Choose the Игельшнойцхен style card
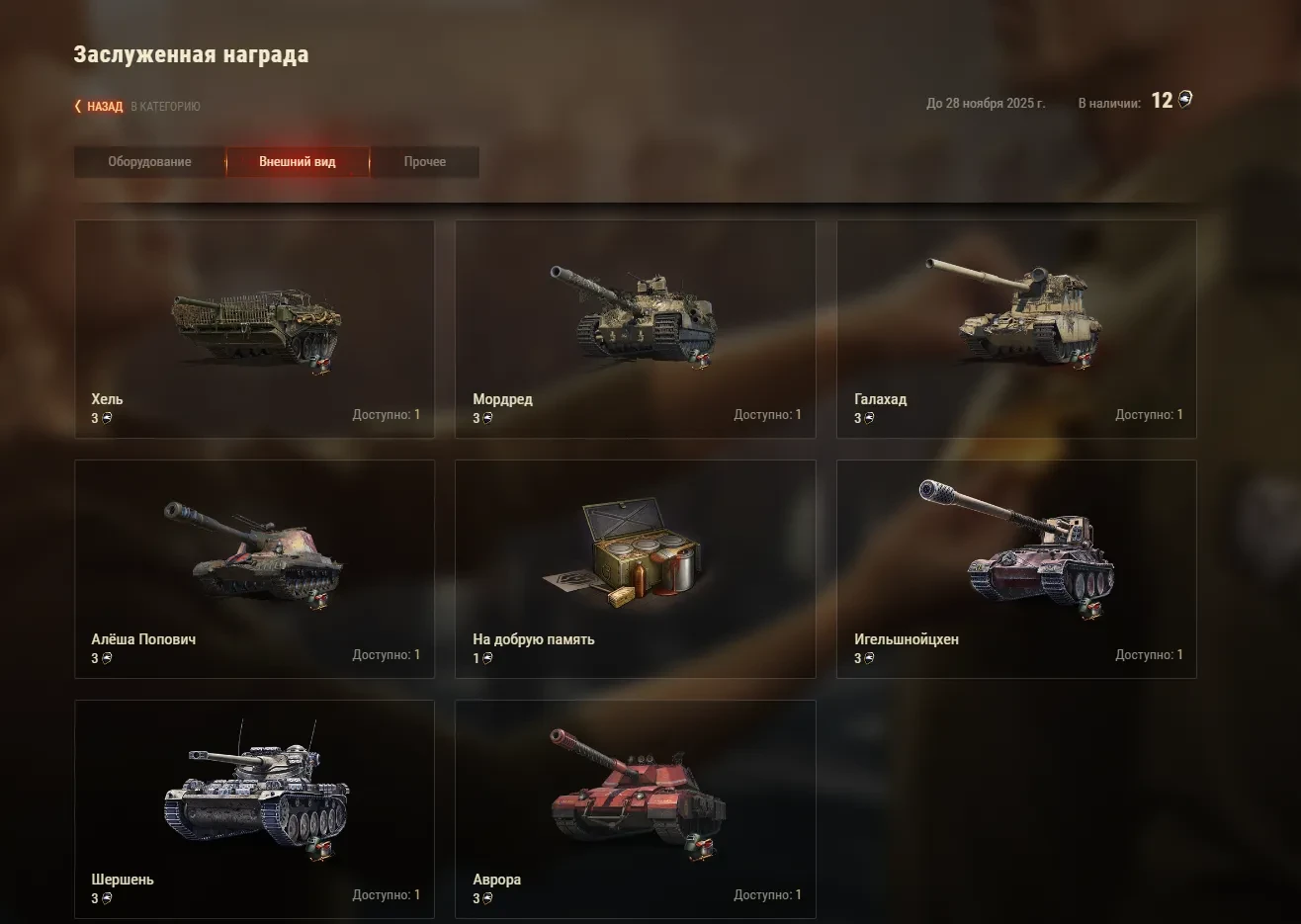This screenshot has width=1301, height=924. 1015,569
